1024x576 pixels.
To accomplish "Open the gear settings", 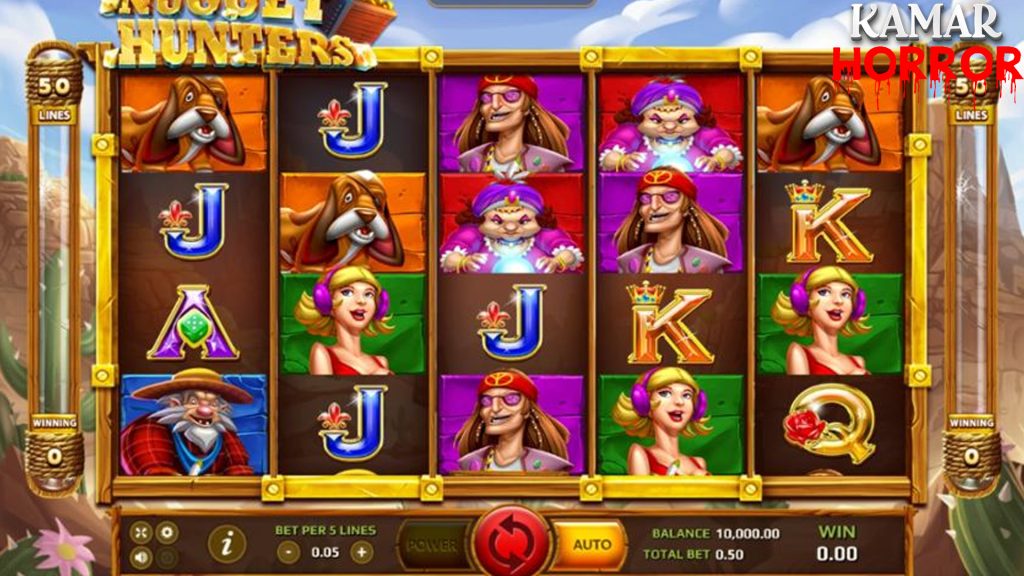I will coord(167,533).
